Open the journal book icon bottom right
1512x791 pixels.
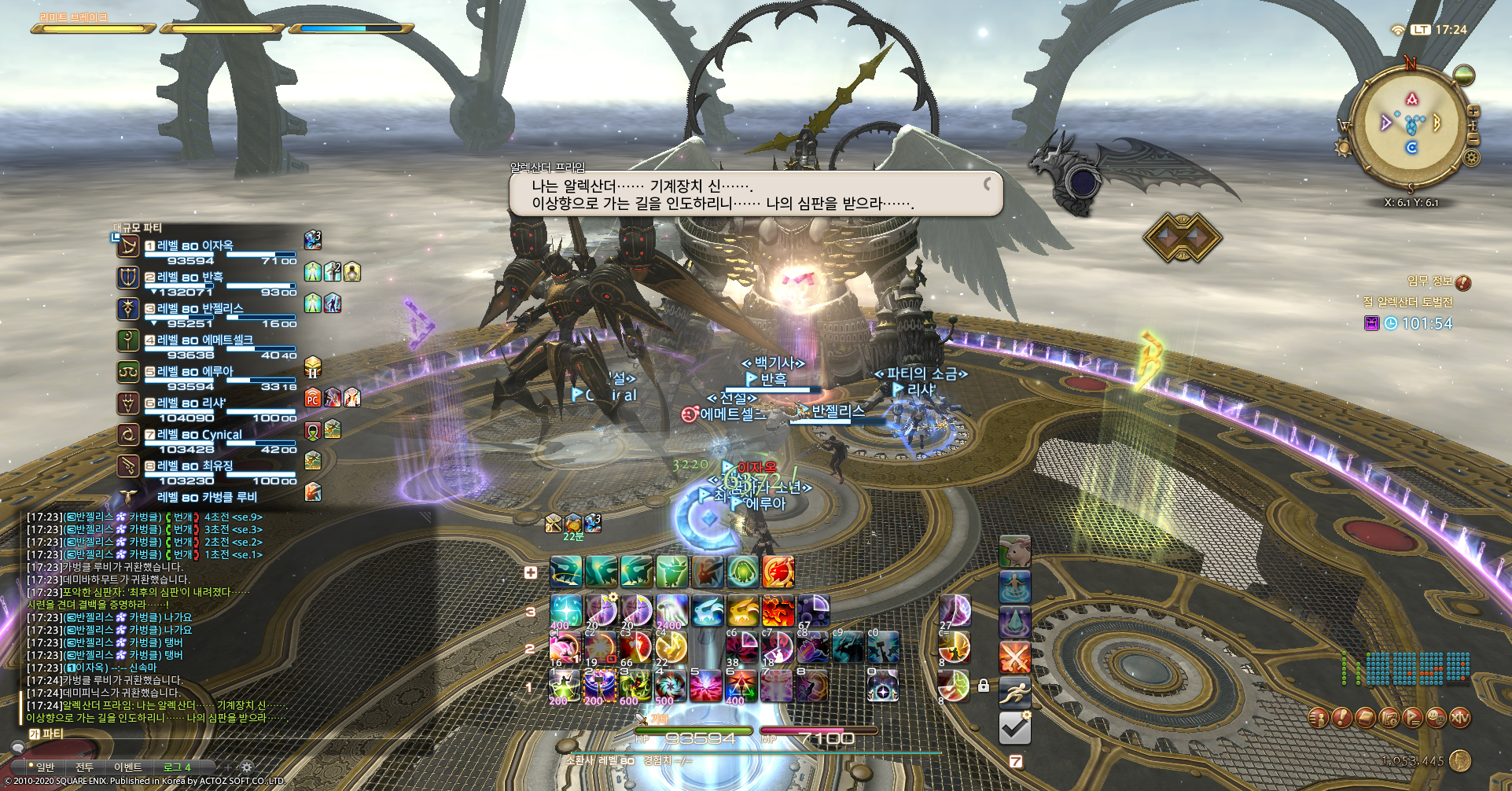tap(1366, 718)
